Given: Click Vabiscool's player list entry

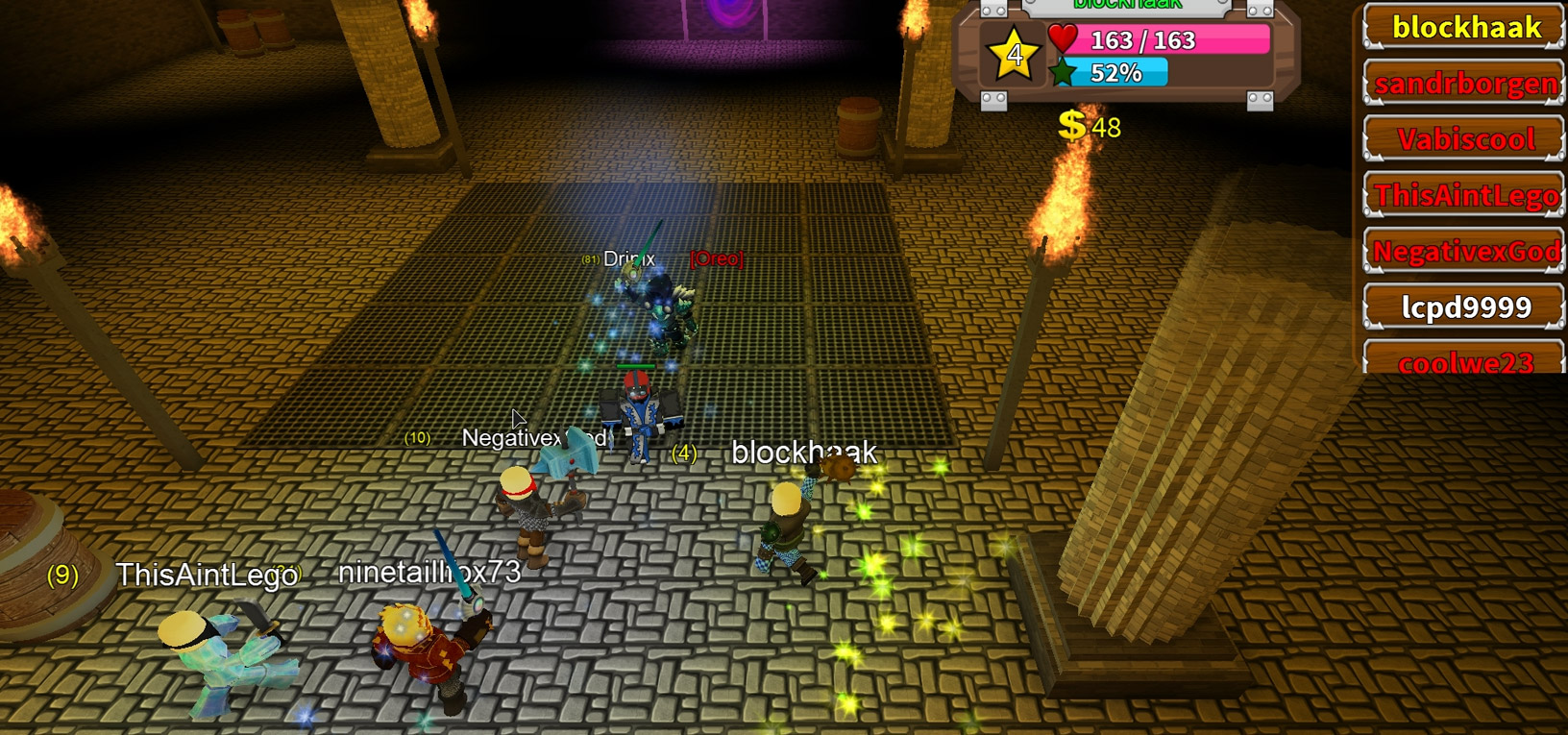Looking at the screenshot, I should [x=1465, y=139].
